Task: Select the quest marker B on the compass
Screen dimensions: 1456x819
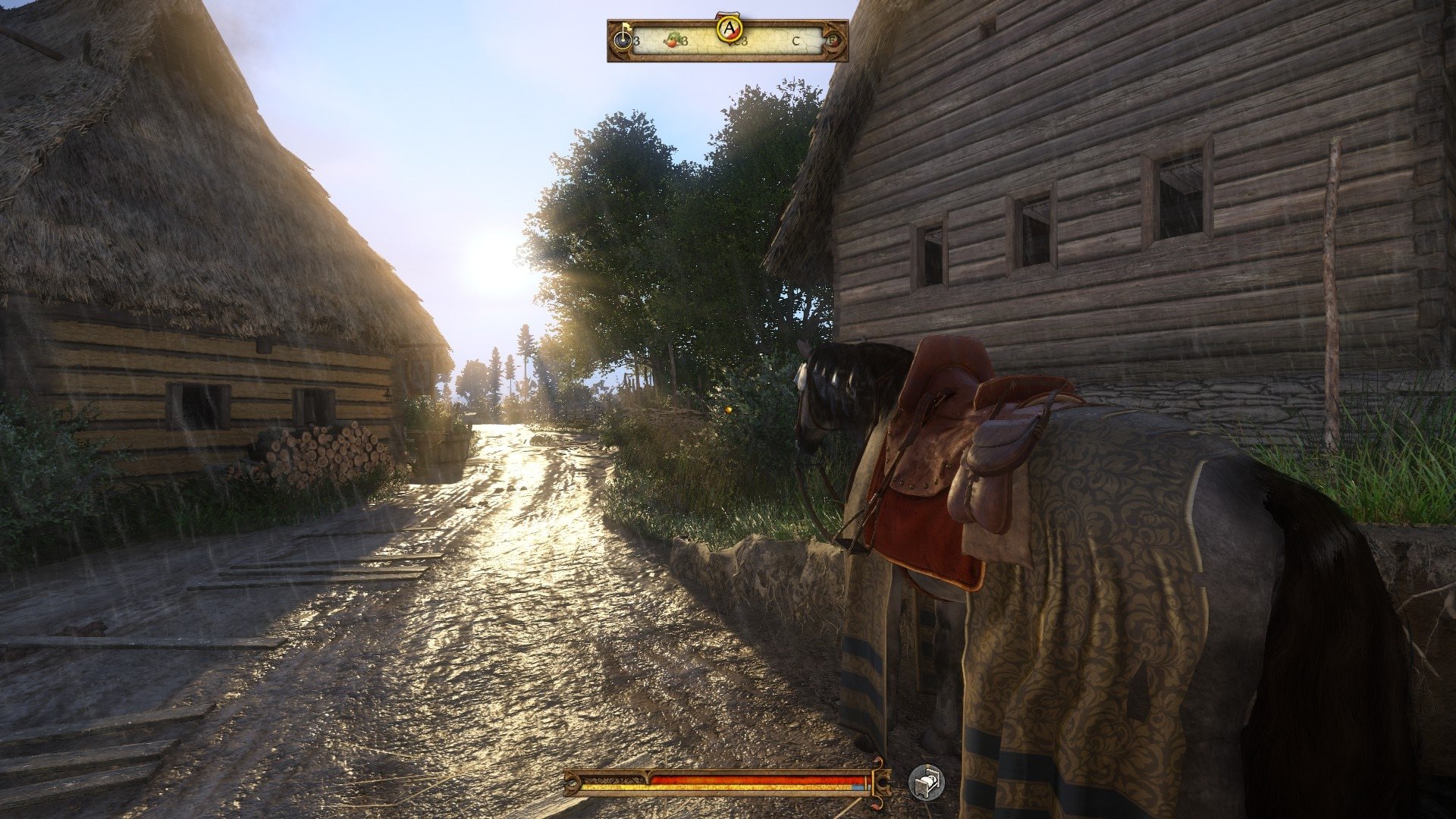Action: 833,40
